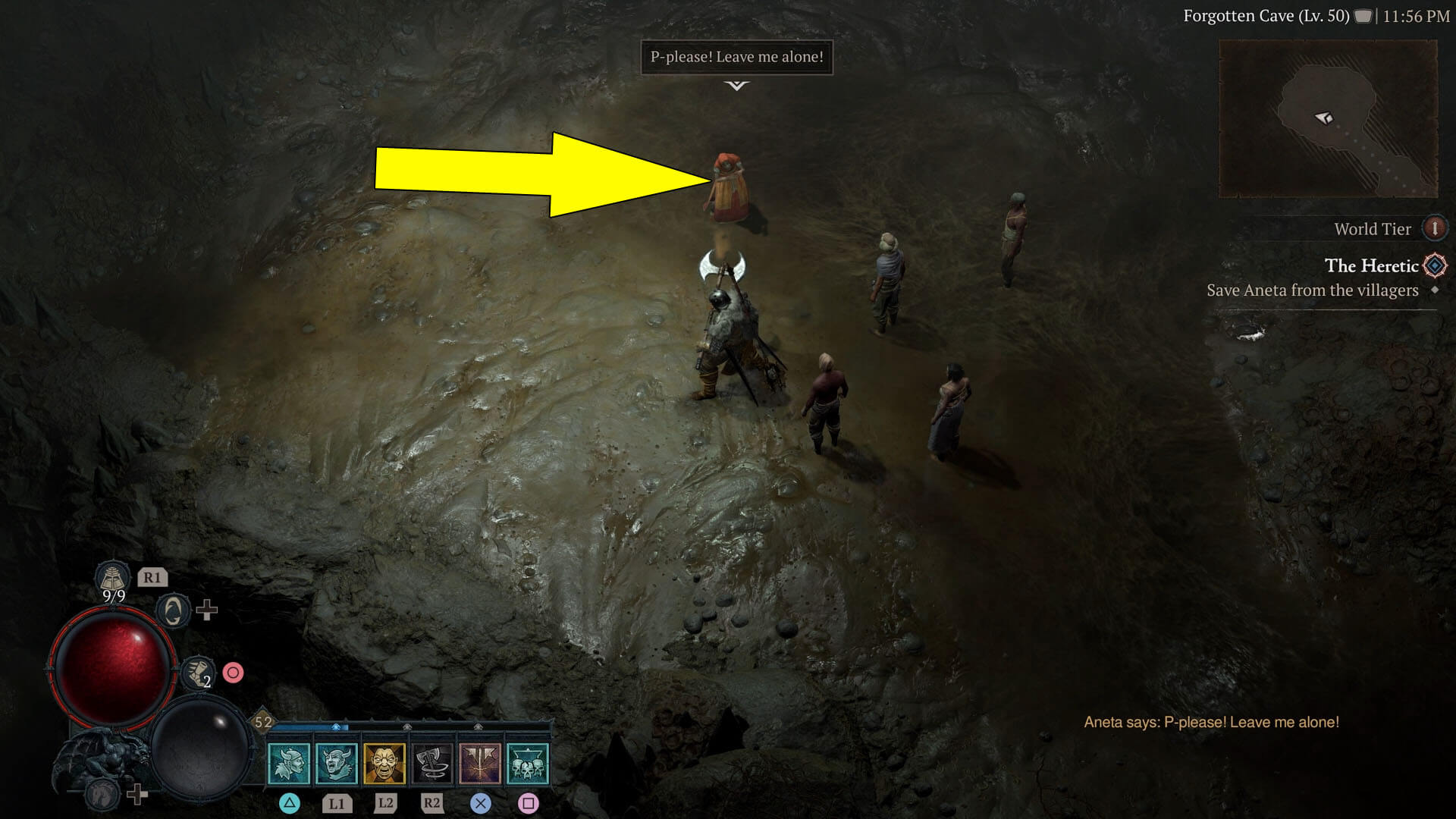Select the triple-skull Call of the Ancients icon

click(x=528, y=764)
